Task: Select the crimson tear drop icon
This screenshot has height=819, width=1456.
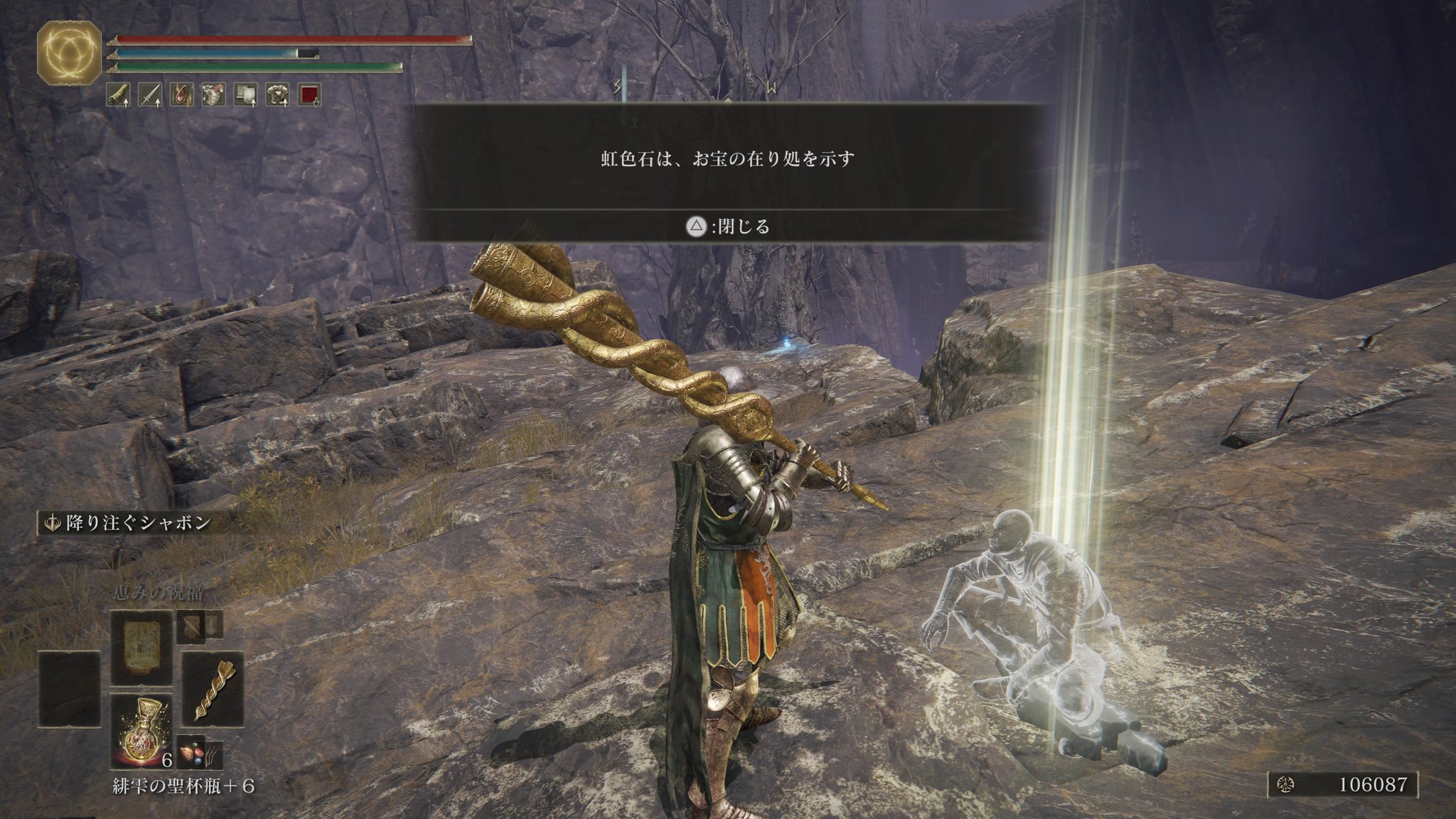Action: coord(183,95)
